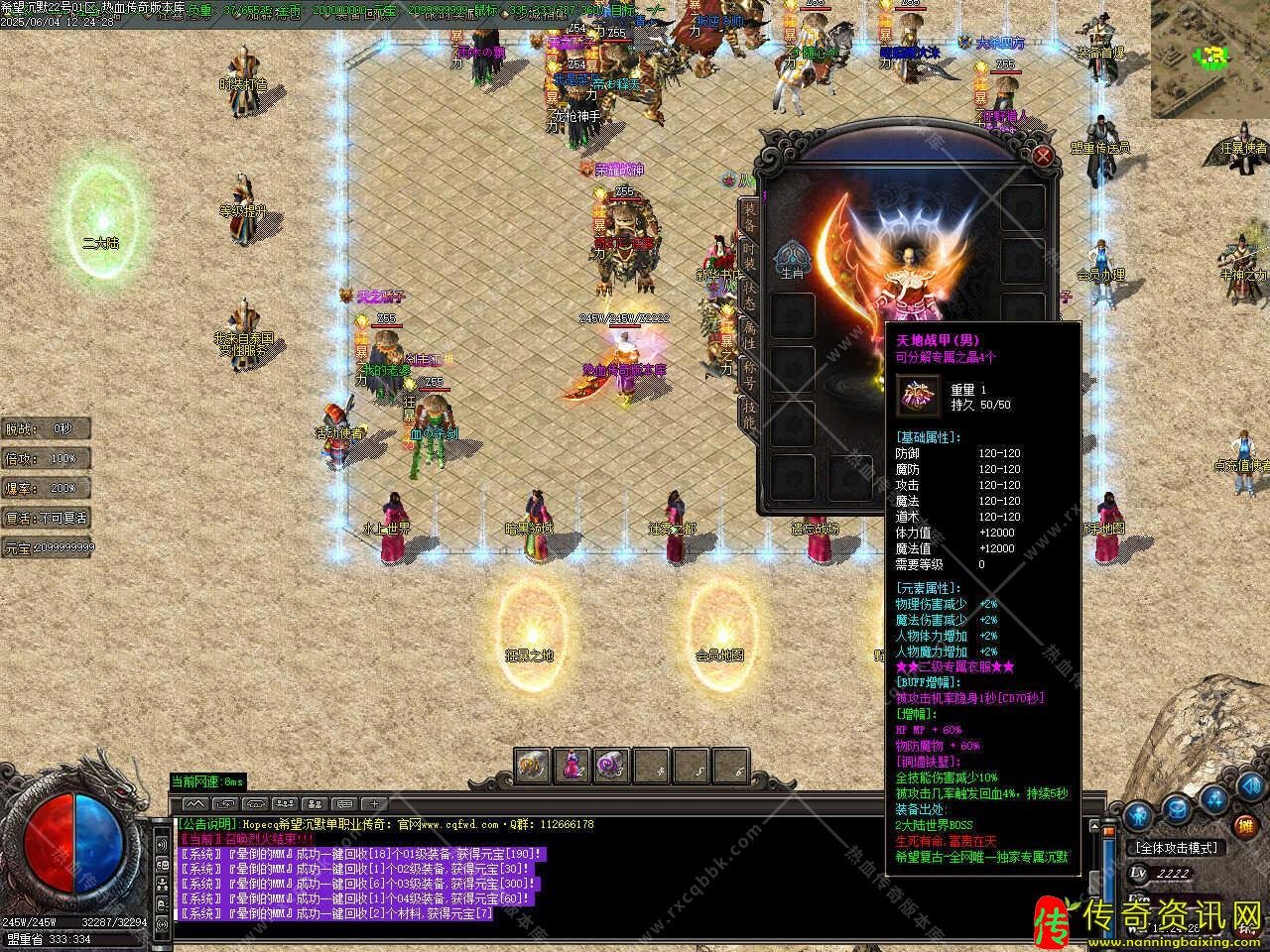1270x952 pixels.
Task: Click the 天地战甲 armor icon in tooltip
Action: (918, 397)
